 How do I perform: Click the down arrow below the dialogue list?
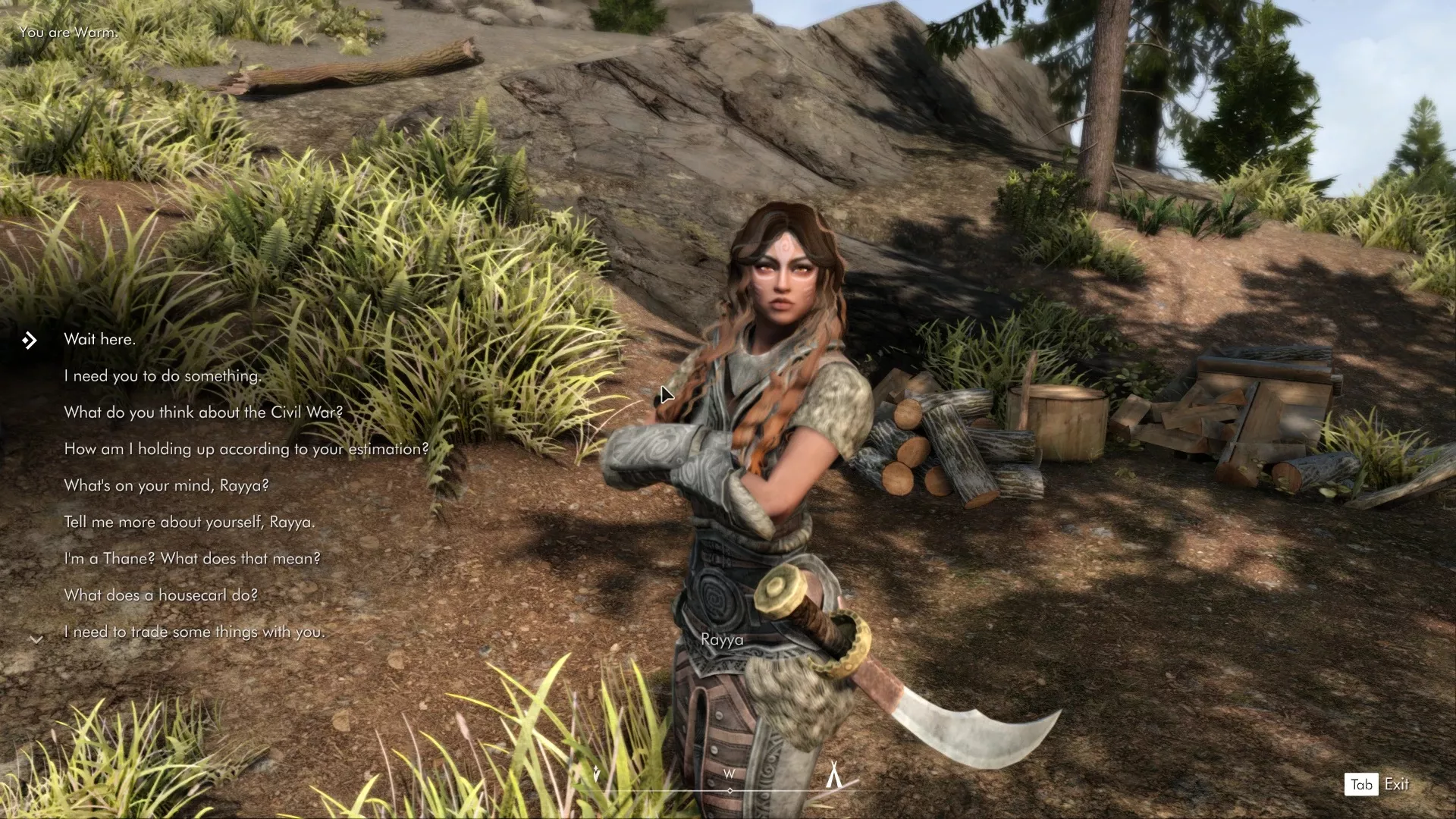(x=36, y=640)
